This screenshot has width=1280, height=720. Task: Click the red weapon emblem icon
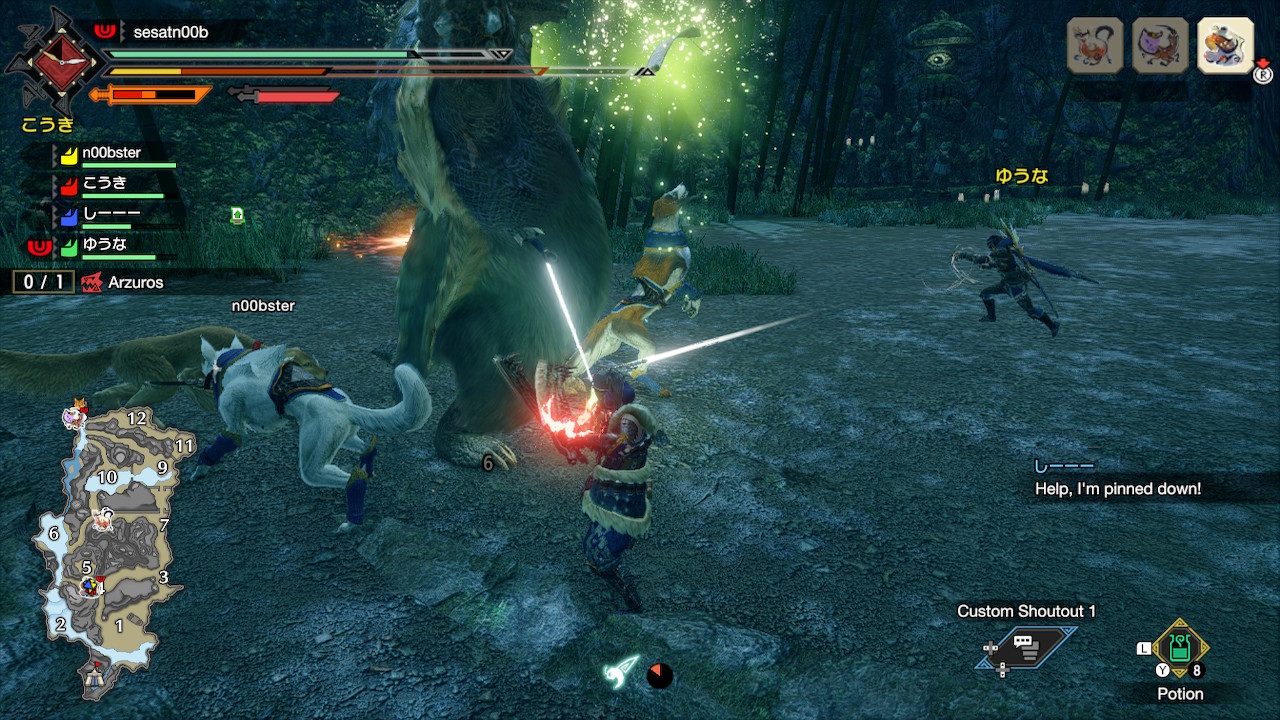(48, 62)
